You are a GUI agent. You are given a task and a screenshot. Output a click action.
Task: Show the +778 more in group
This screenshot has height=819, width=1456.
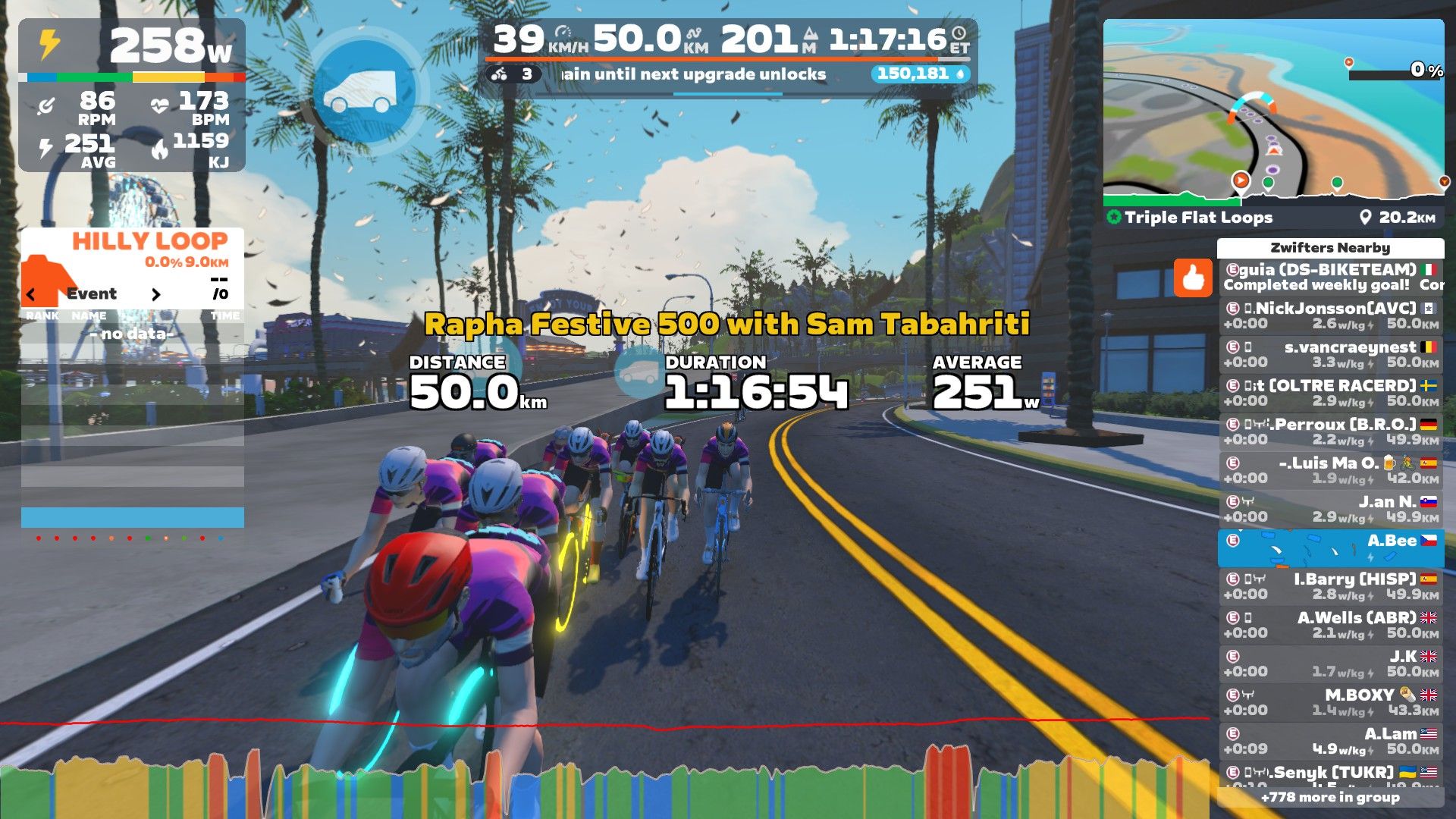pos(1330,797)
